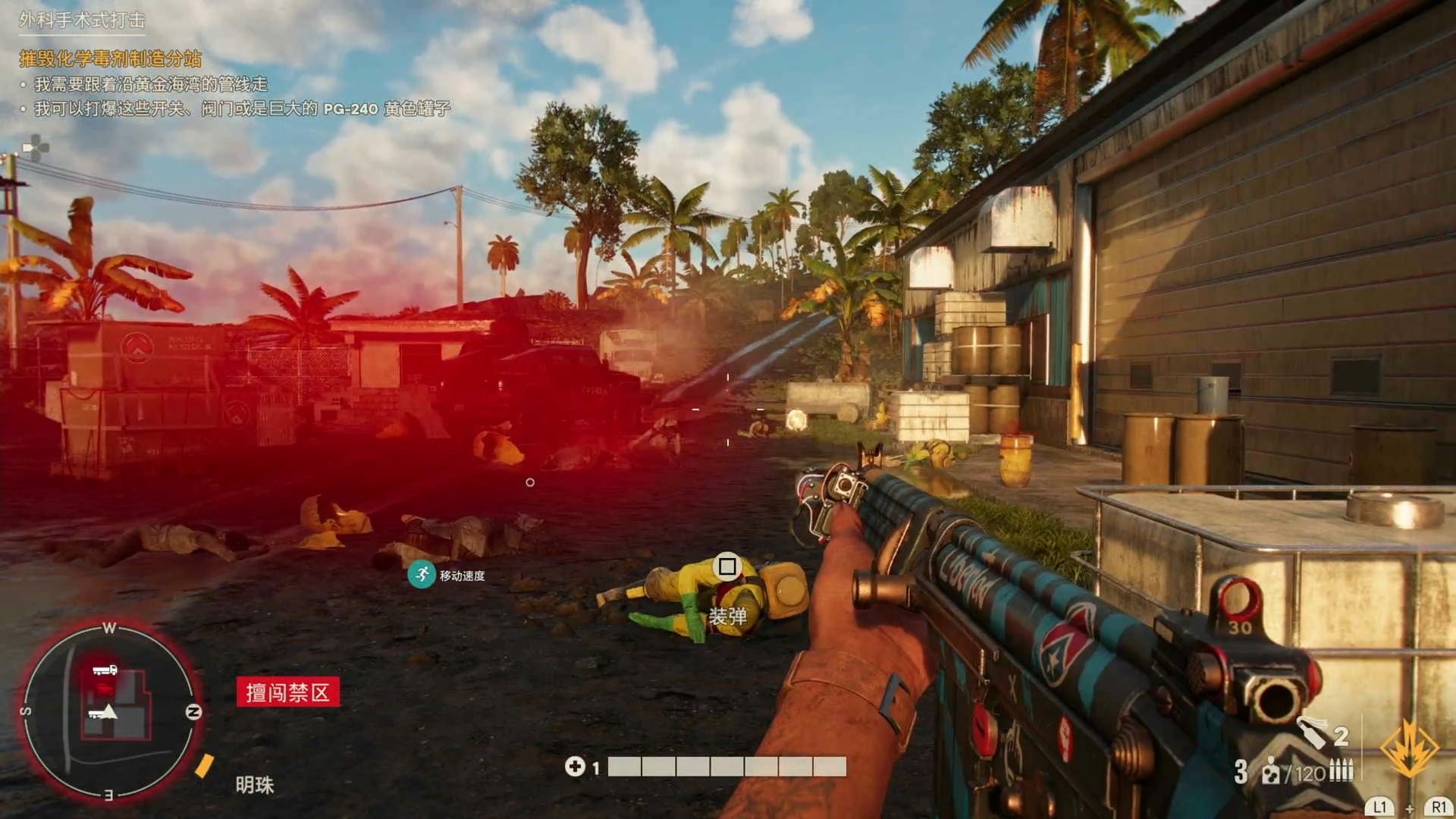Viewport: 1456px width, 819px height.
Task: Select the 摧毁化学毒剂制造分站 objective title
Action: (111, 58)
